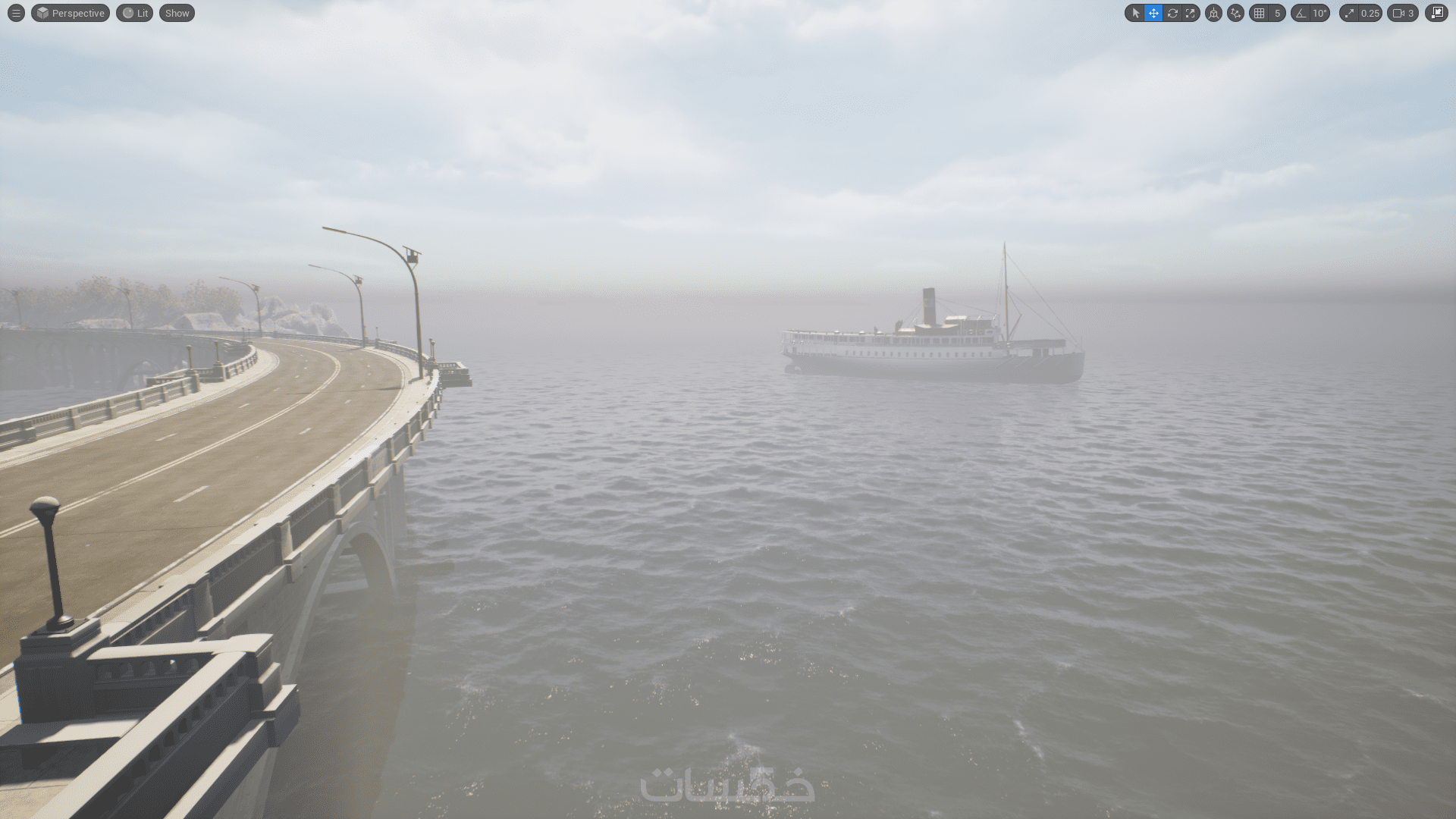Change the Lit view mode
The image size is (1456, 819).
click(x=135, y=13)
